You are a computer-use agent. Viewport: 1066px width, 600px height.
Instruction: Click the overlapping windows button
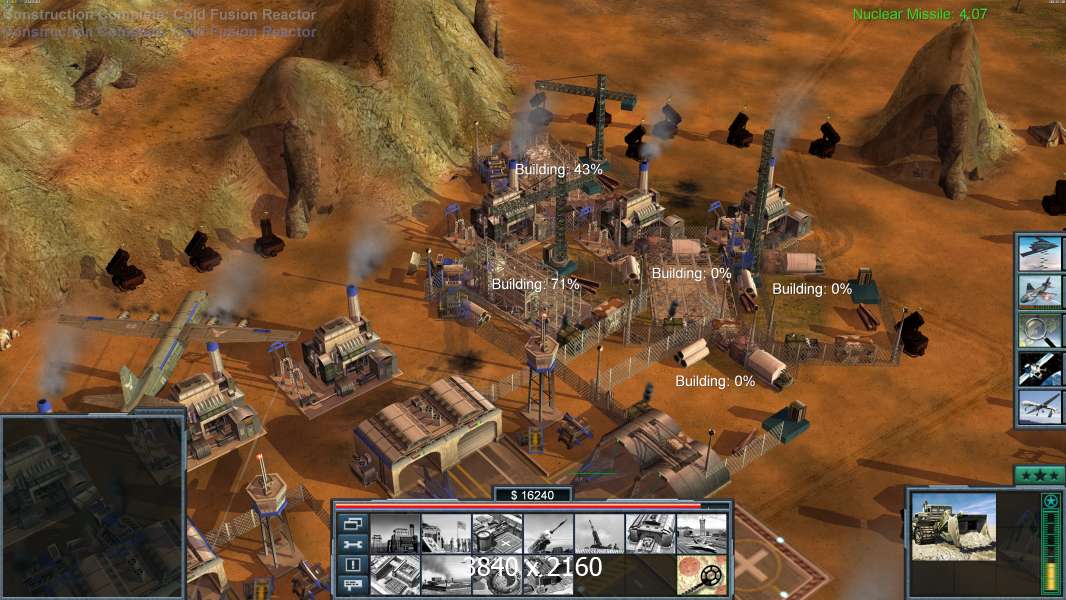point(351,523)
